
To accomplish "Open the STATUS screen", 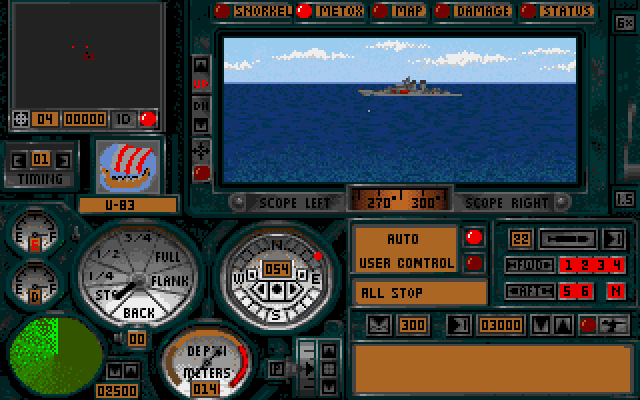I will click(x=557, y=12).
